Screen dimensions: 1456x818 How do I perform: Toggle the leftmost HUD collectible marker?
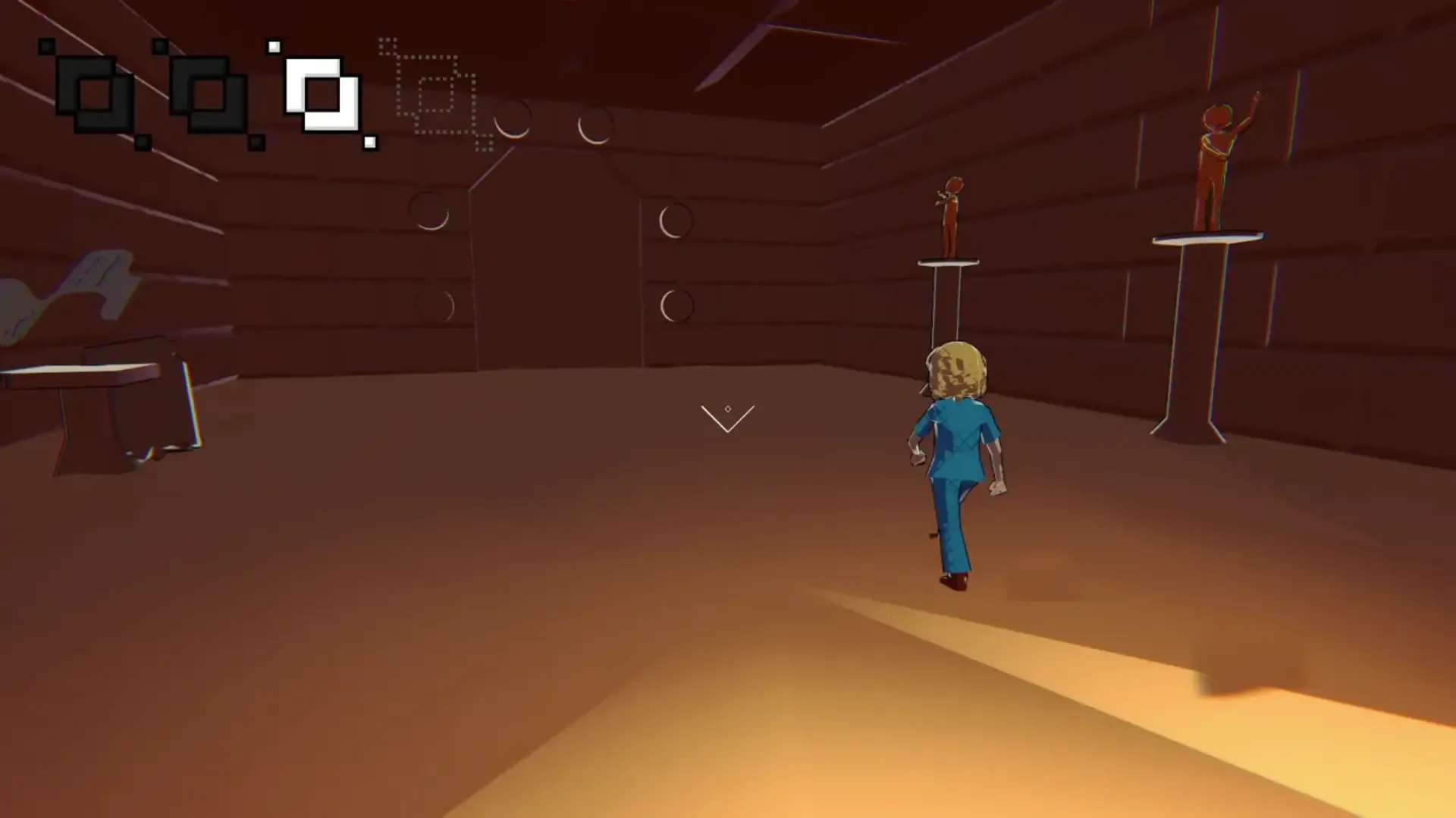pos(95,95)
